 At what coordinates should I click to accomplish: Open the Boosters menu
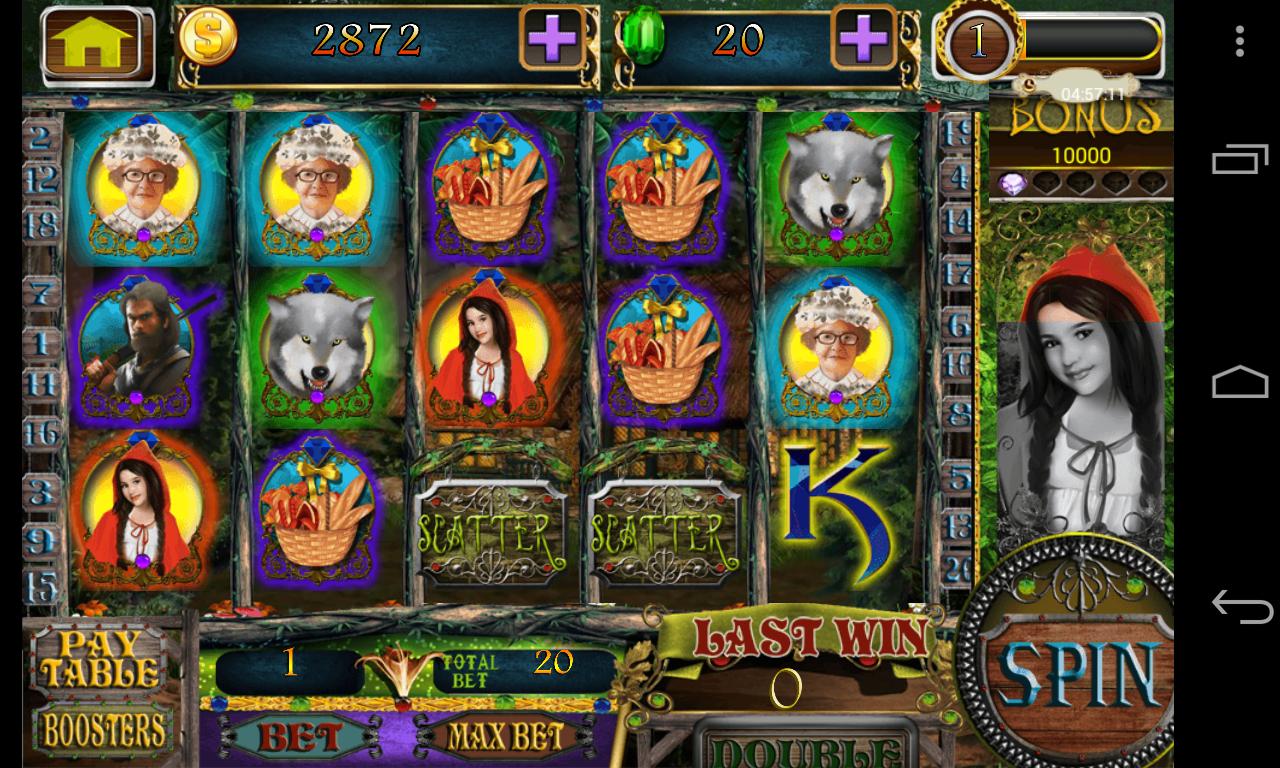click(x=103, y=731)
